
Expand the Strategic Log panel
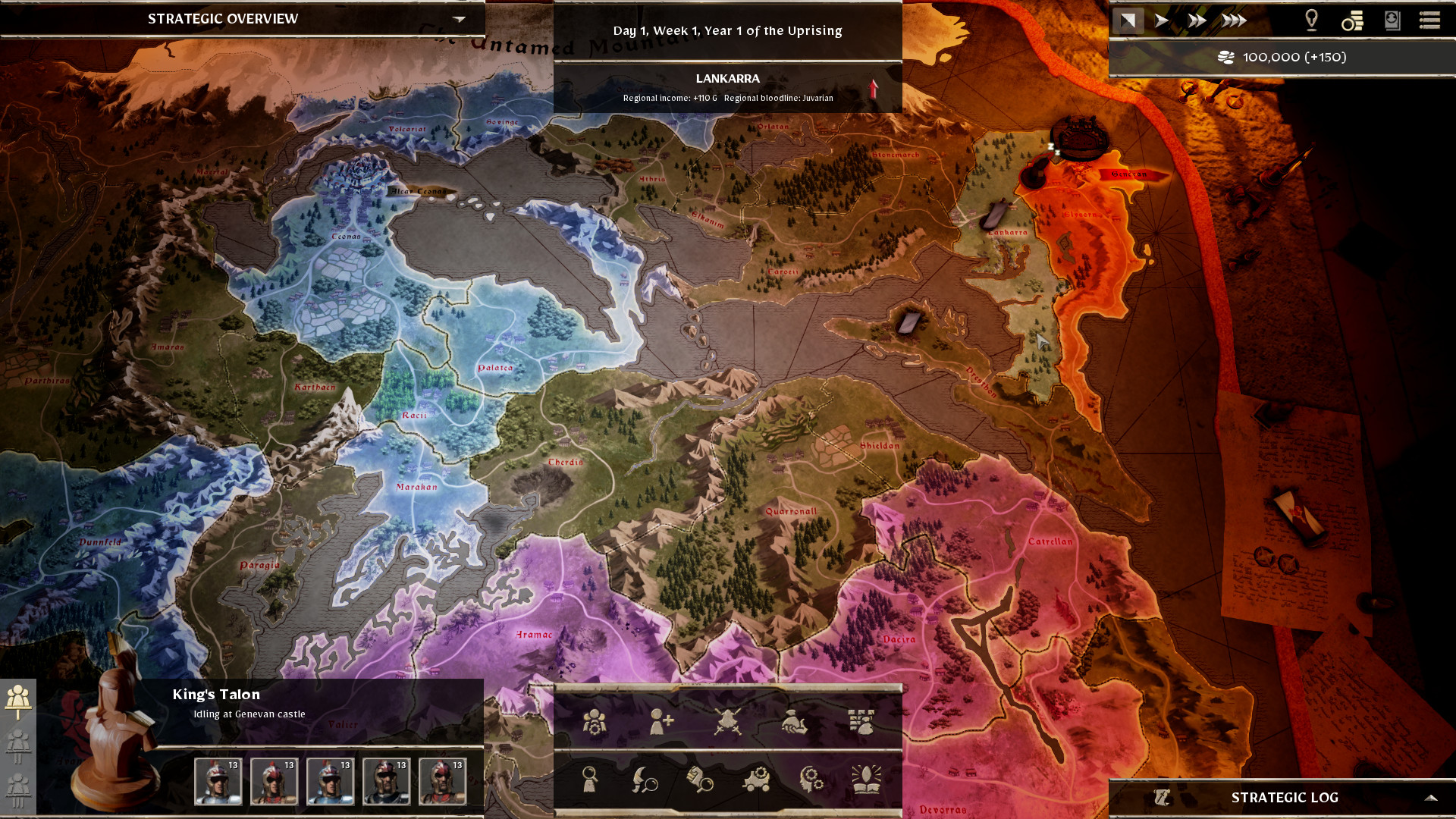point(1430,797)
